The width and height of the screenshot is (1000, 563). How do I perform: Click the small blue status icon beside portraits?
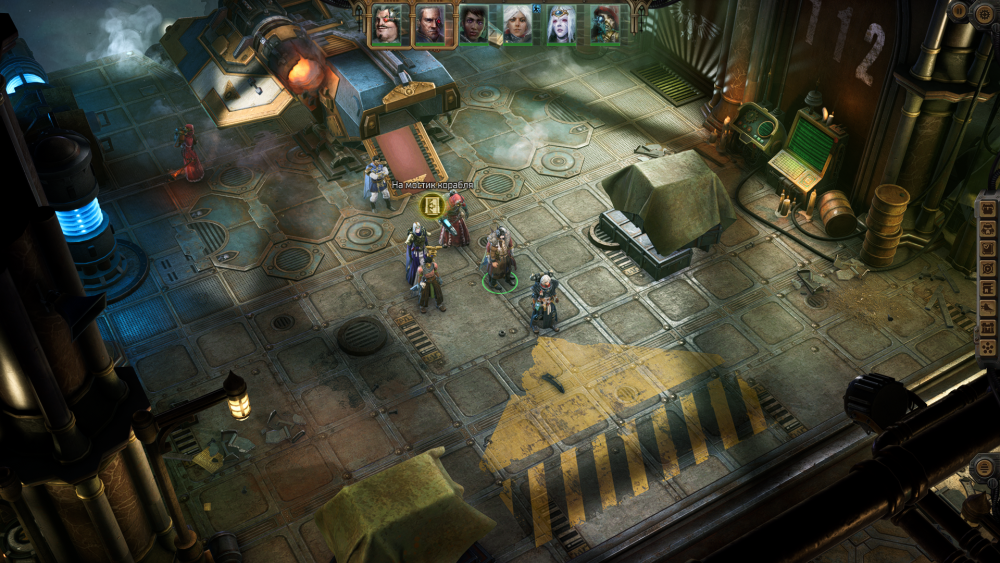[537, 8]
